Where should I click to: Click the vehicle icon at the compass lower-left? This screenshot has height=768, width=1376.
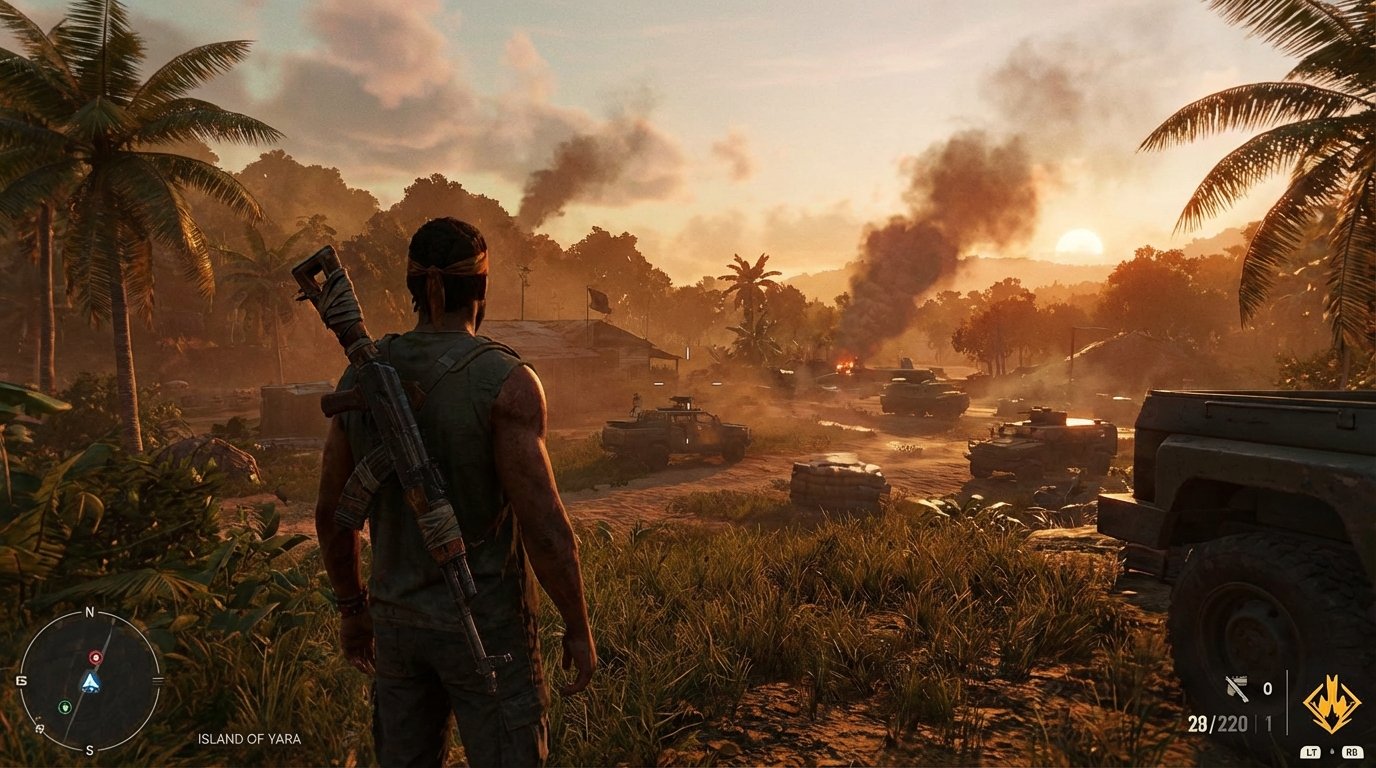pyautogui.click(x=39, y=728)
